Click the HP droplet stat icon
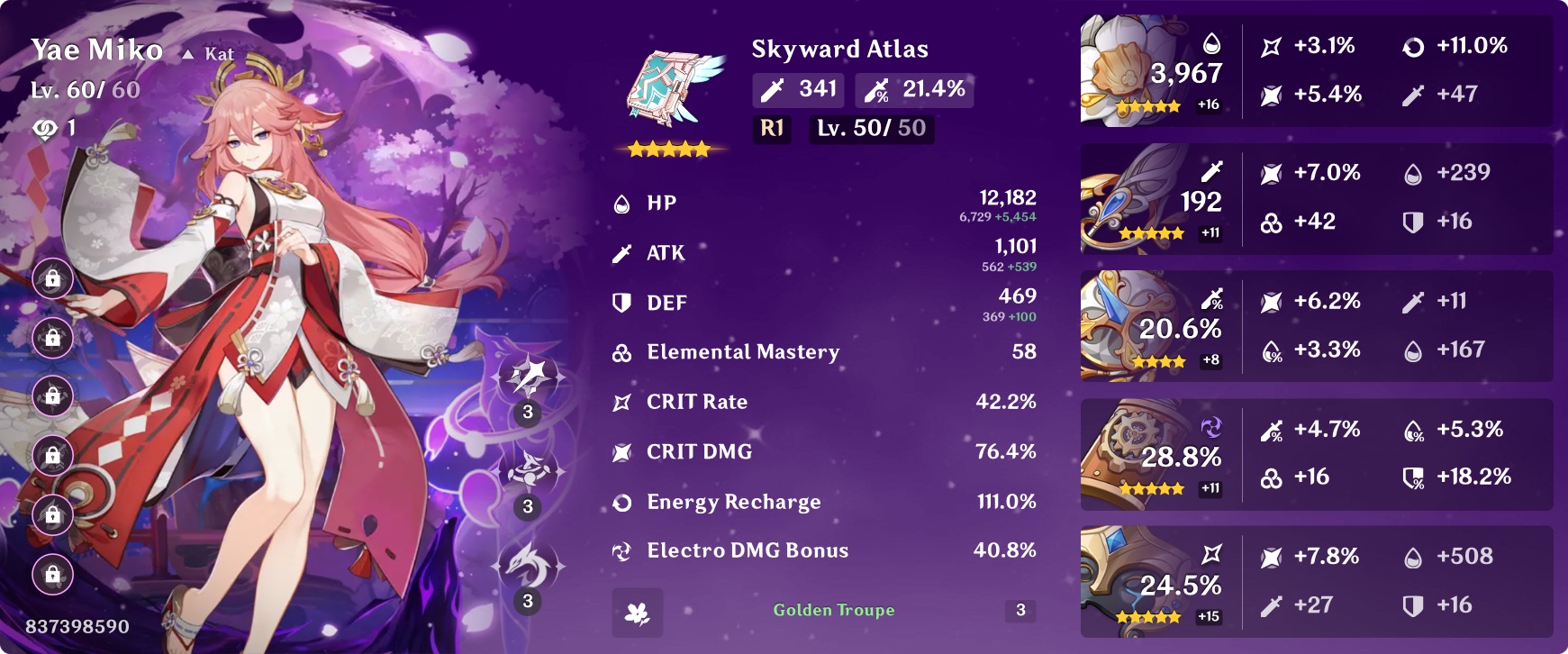Viewport: 1568px width, 654px height. click(622, 203)
